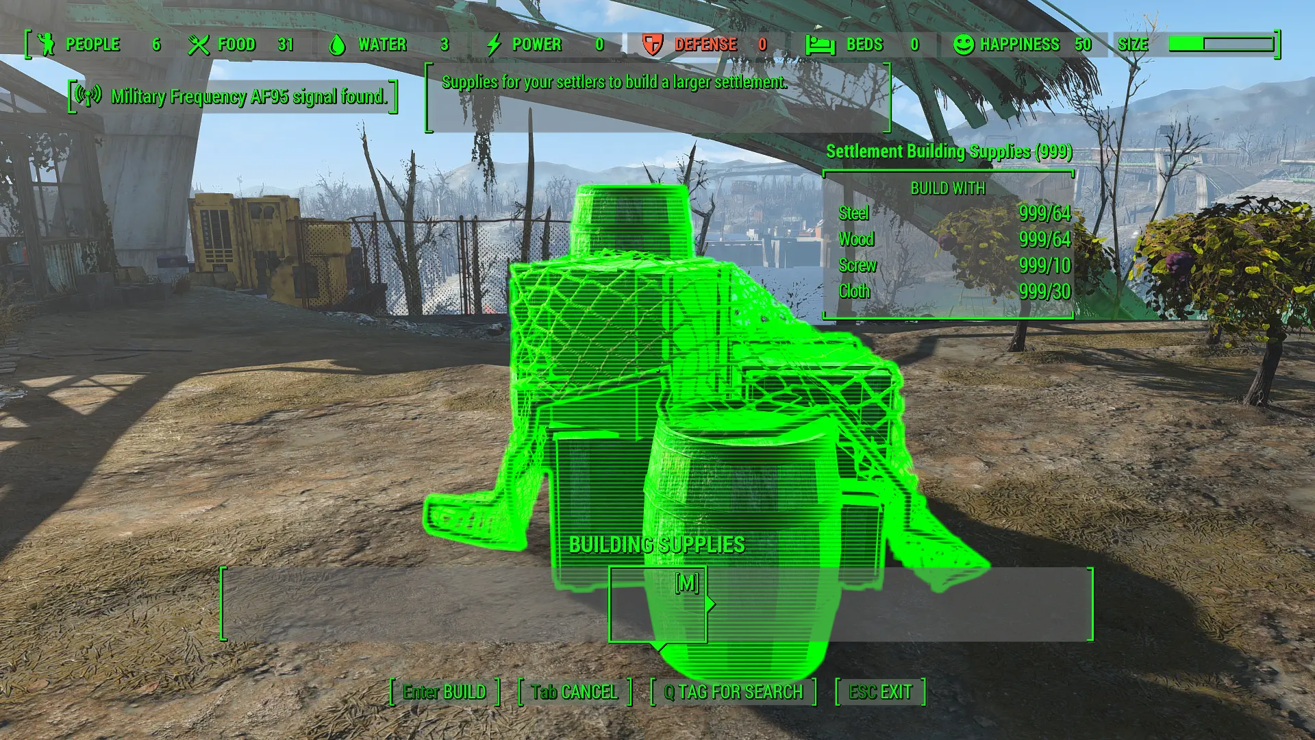This screenshot has height=740, width=1315.
Task: Choose the CANCEL button
Action: tap(575, 692)
